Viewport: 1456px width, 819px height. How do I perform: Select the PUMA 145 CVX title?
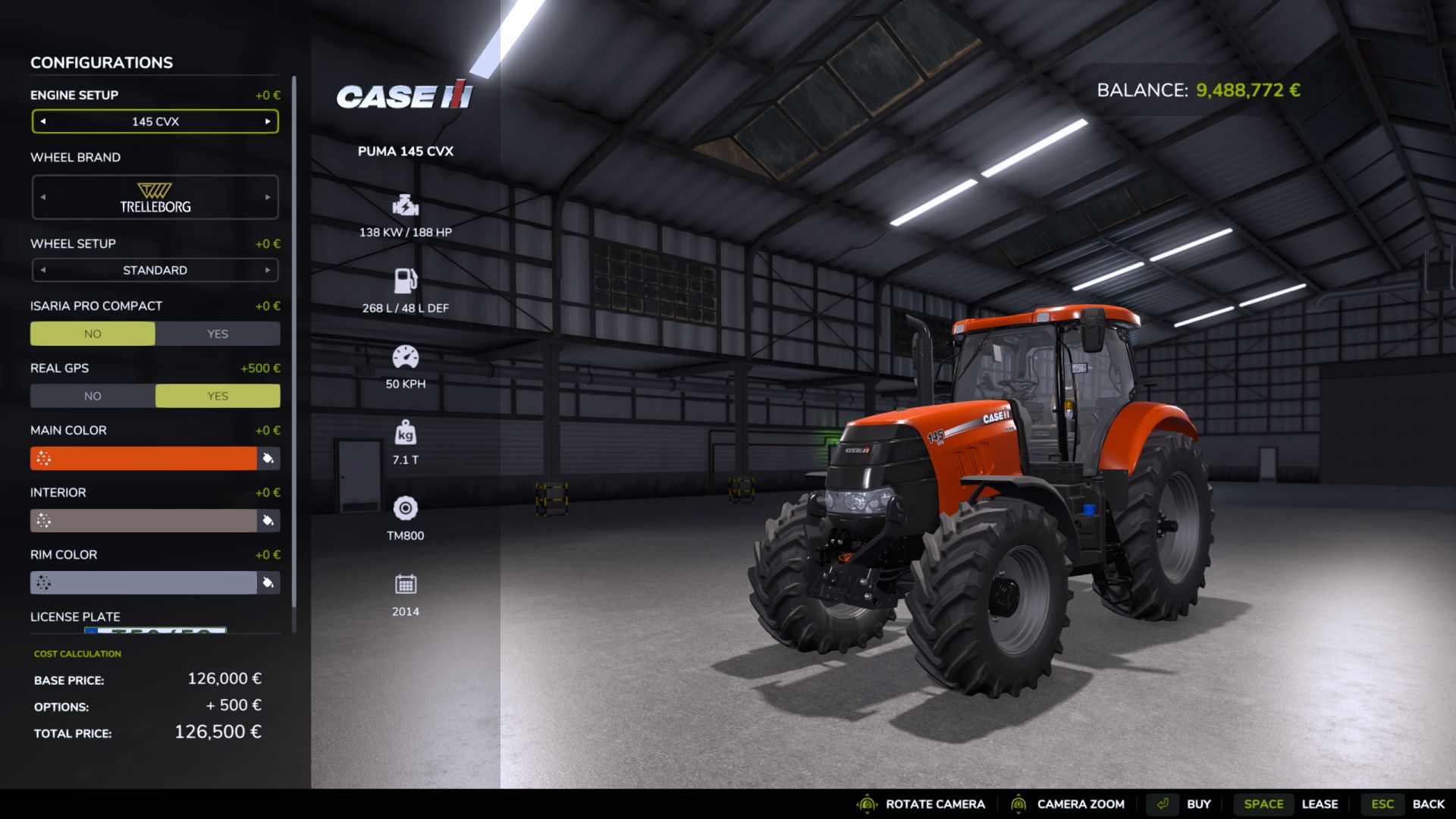click(405, 151)
